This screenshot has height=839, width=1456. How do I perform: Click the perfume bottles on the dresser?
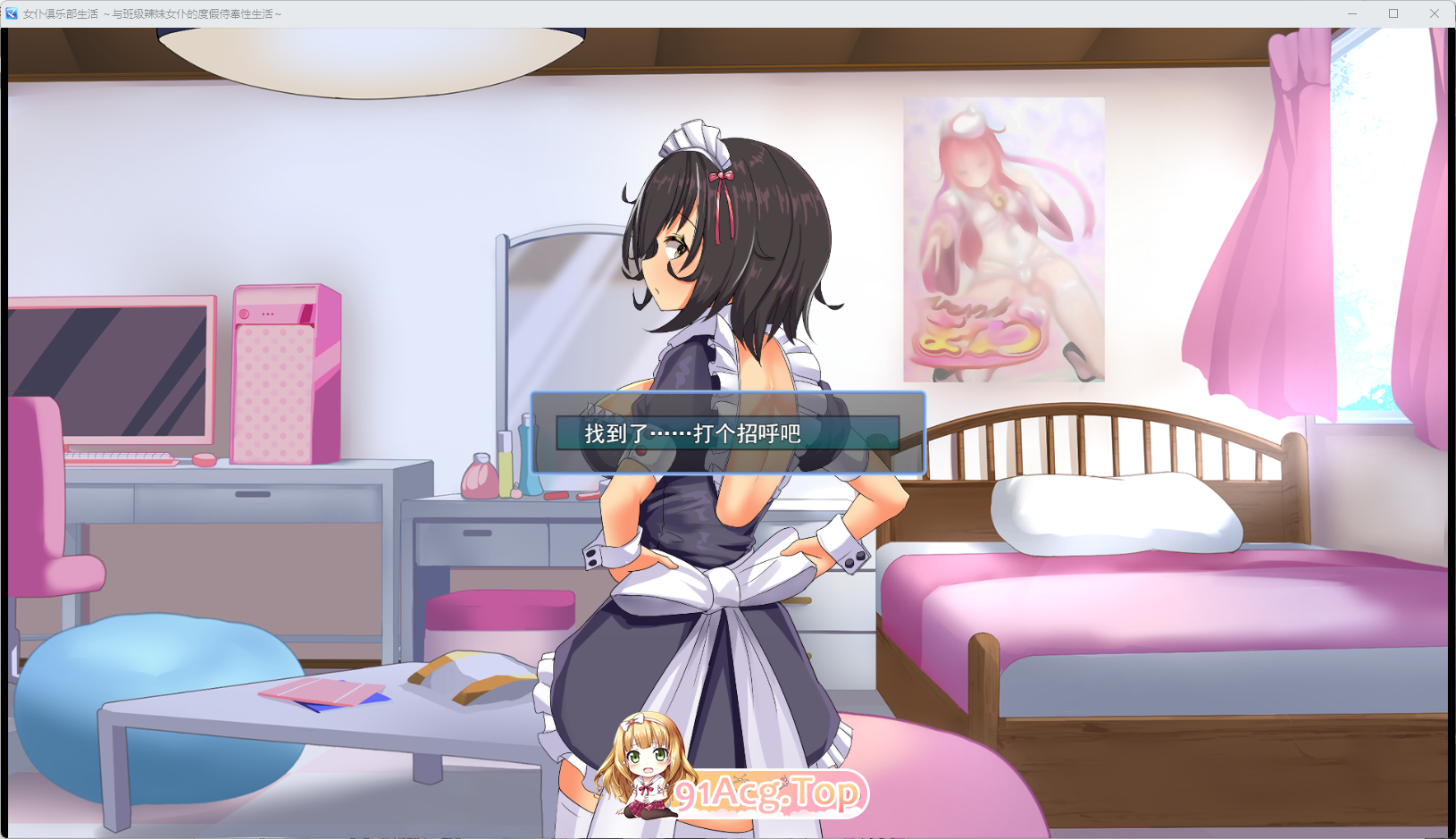[x=500, y=474]
